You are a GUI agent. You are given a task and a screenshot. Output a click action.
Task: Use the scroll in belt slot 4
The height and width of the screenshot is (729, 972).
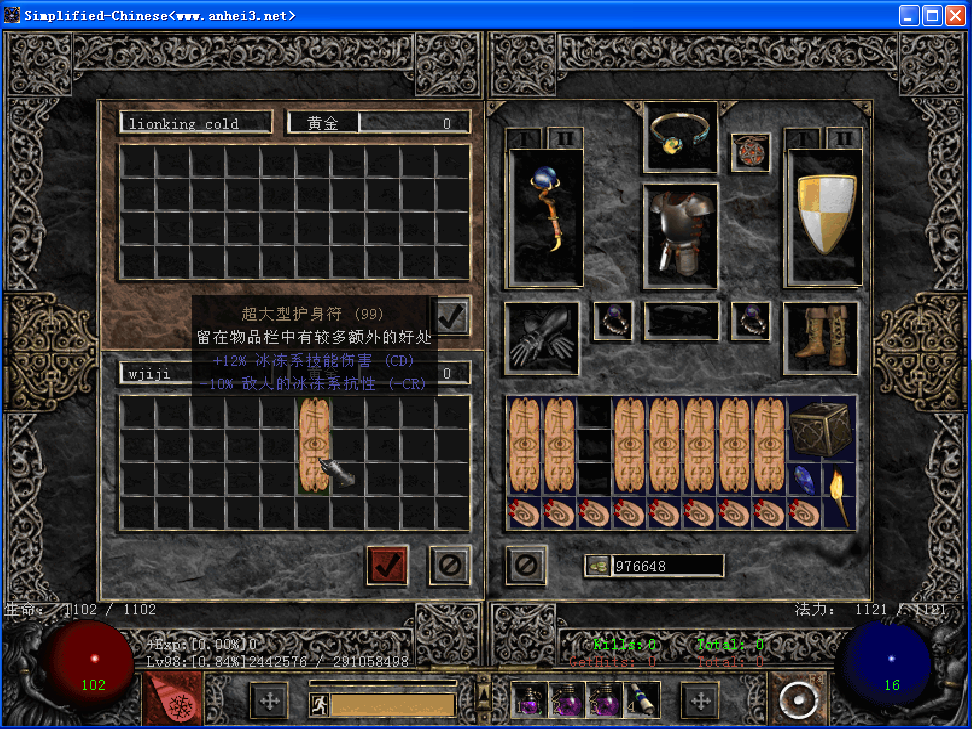coord(638,699)
